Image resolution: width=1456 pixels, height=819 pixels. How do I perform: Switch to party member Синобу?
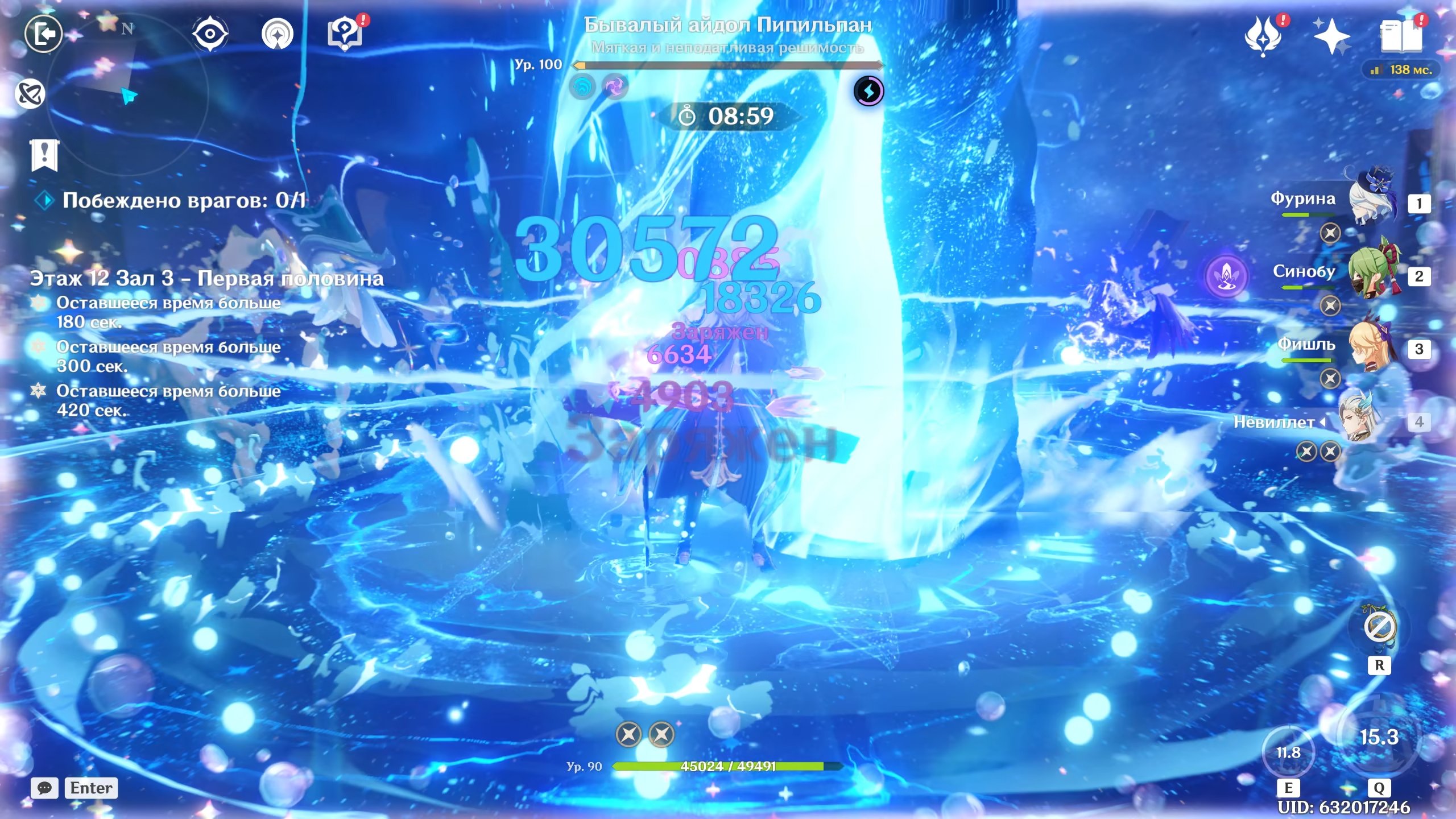click(1374, 272)
